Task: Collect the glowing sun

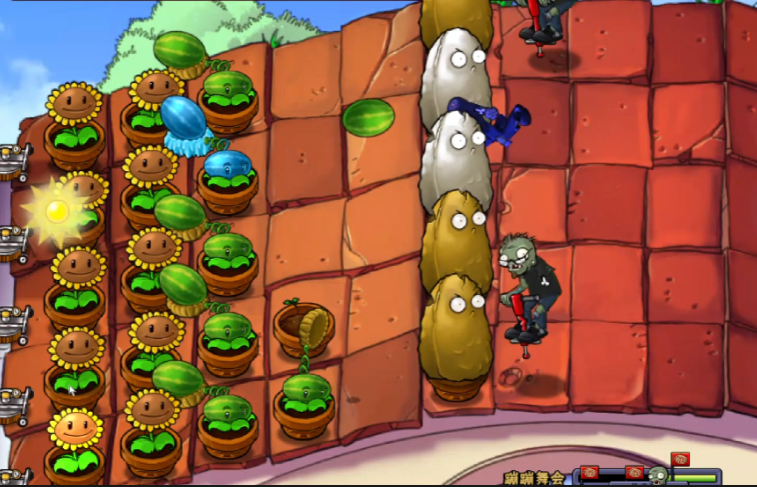Action: pos(58,210)
